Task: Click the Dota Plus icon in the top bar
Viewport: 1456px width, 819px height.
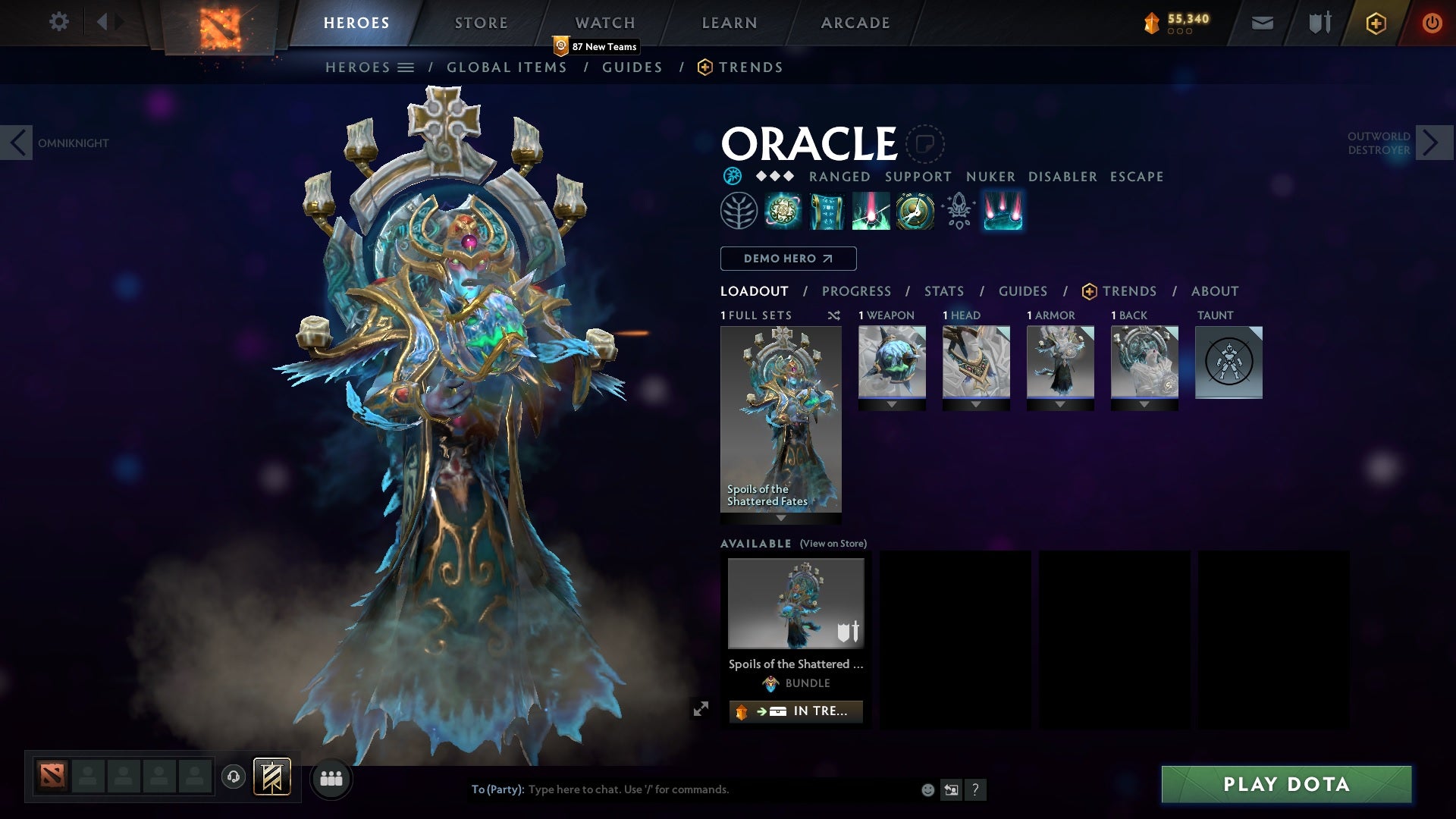Action: pyautogui.click(x=1375, y=23)
